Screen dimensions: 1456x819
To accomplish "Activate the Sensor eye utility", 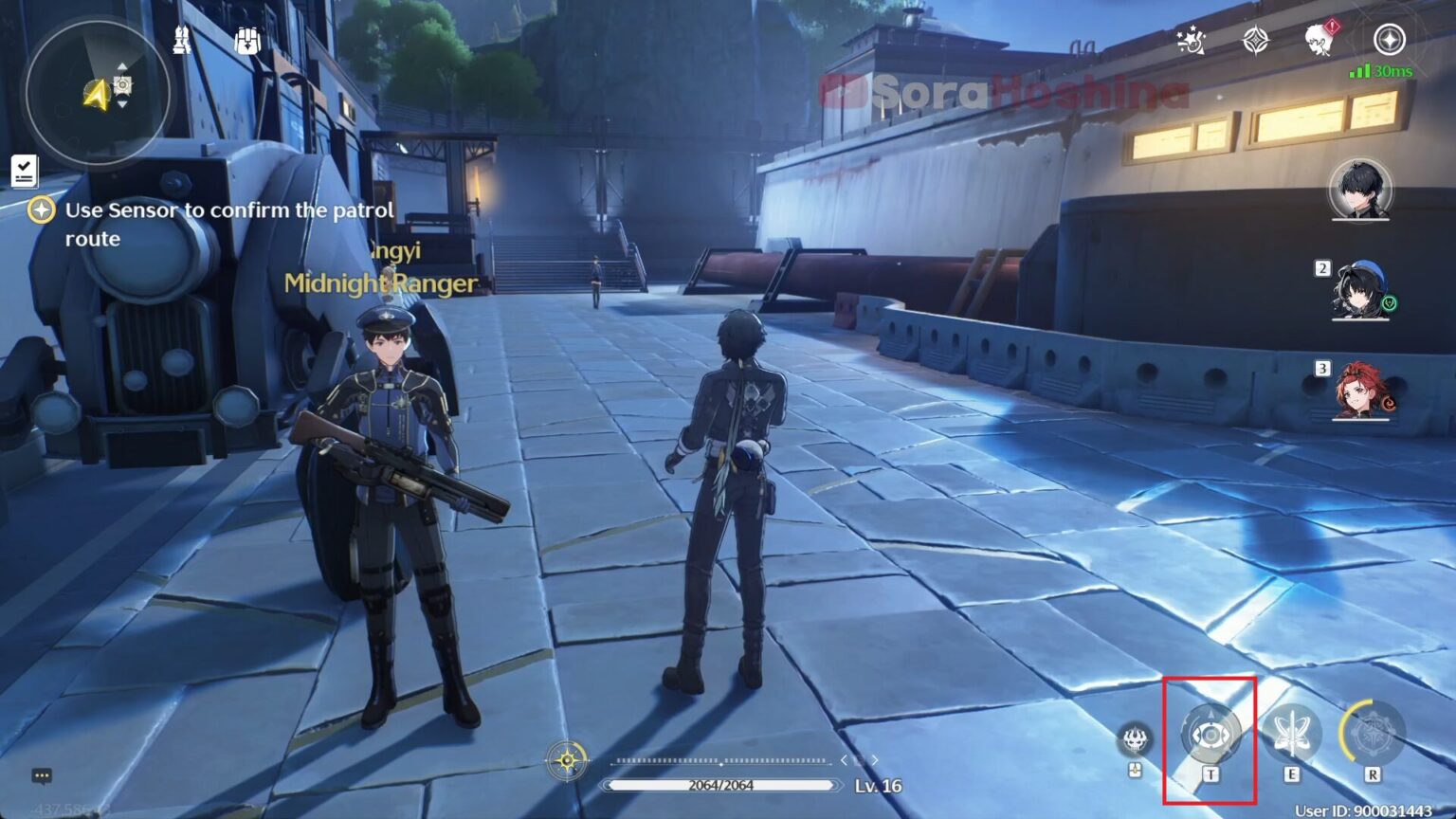I will (1210, 735).
